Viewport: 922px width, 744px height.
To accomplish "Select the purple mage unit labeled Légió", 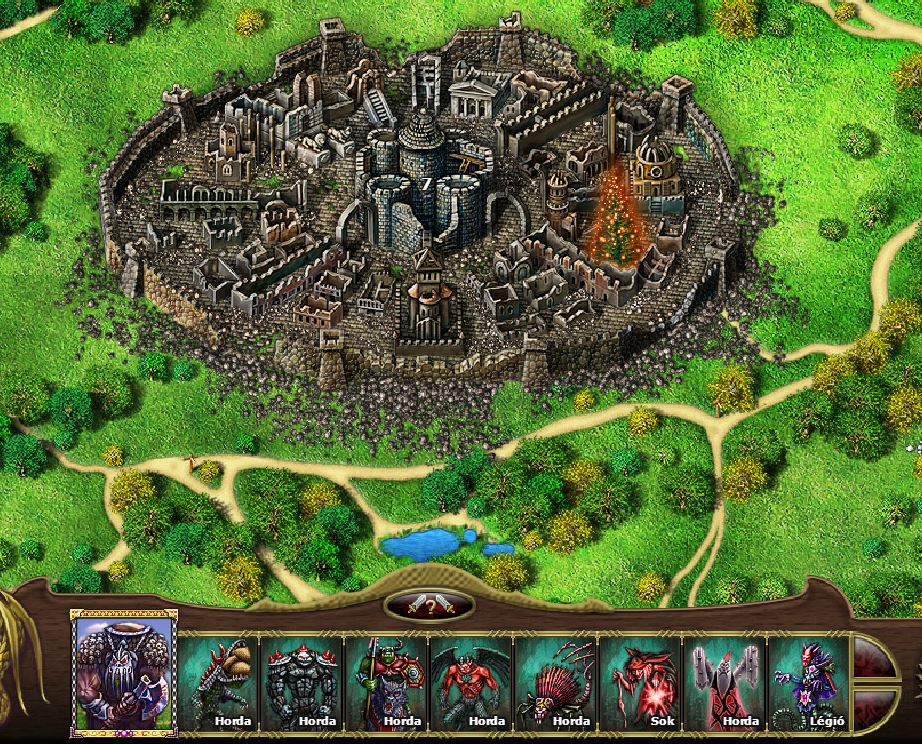I will (x=807, y=682).
